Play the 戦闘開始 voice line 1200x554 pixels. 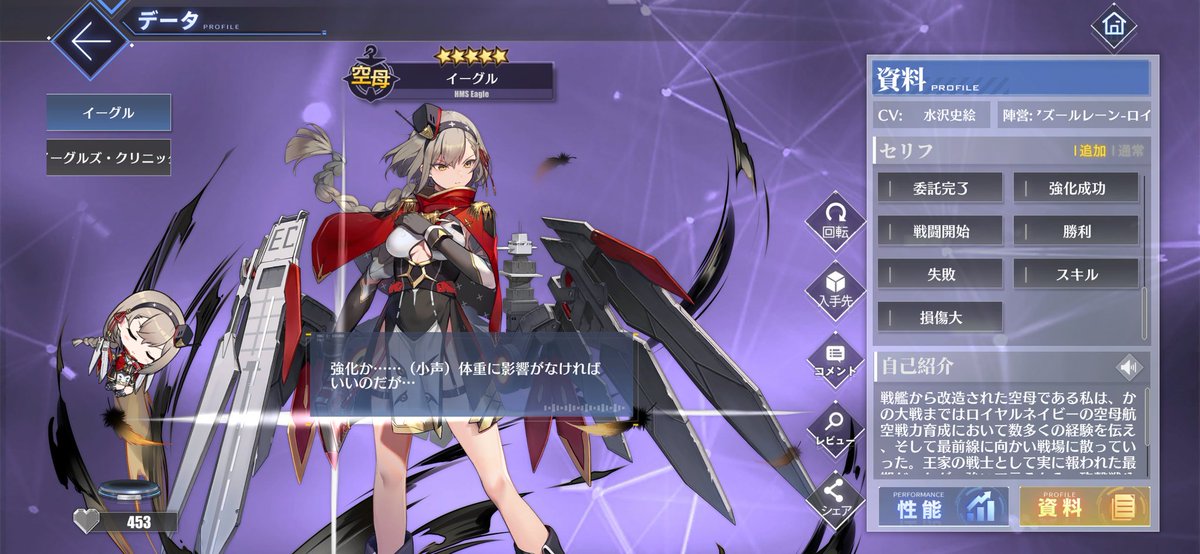click(941, 231)
